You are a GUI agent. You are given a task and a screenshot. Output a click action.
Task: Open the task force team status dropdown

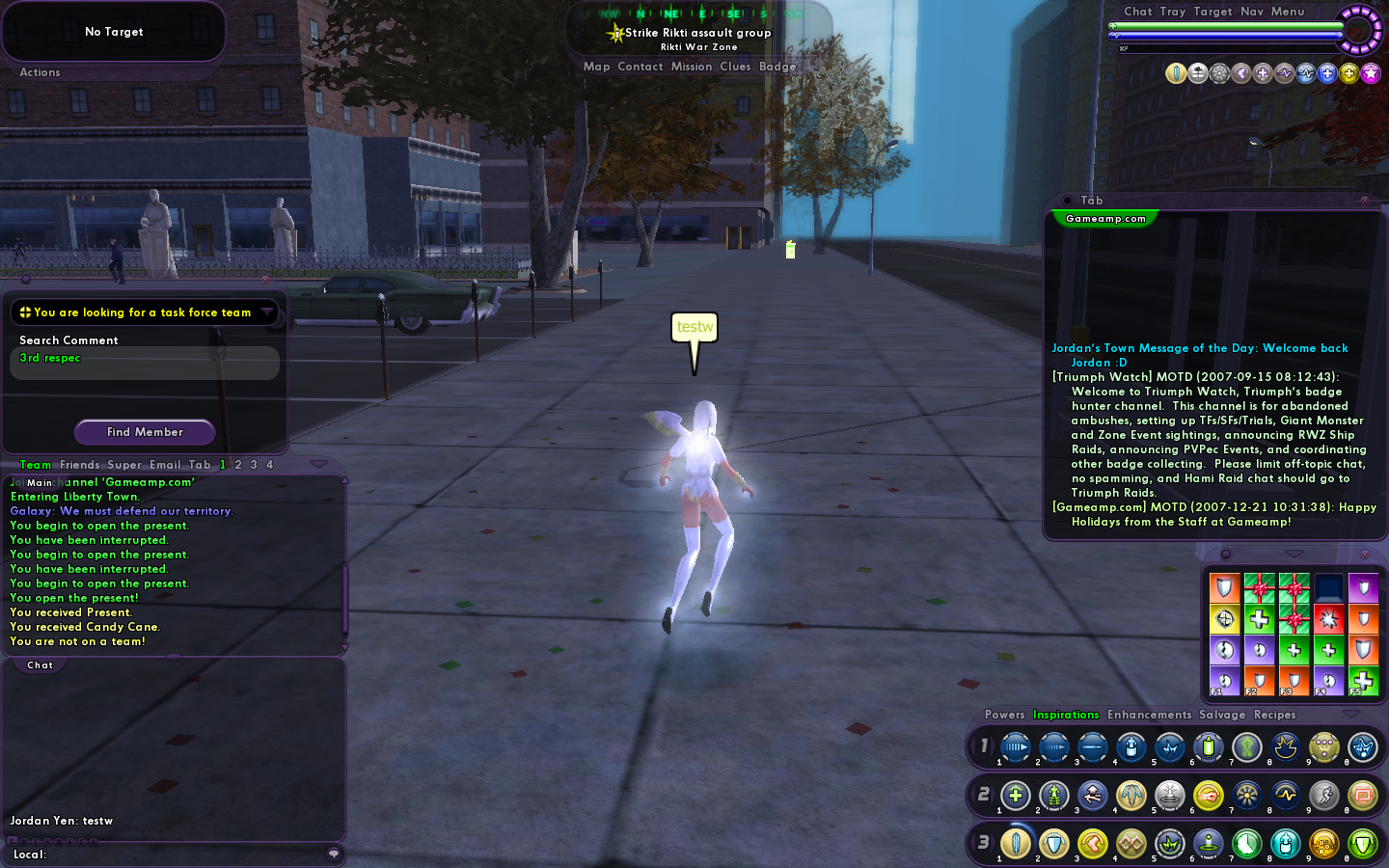(x=267, y=312)
